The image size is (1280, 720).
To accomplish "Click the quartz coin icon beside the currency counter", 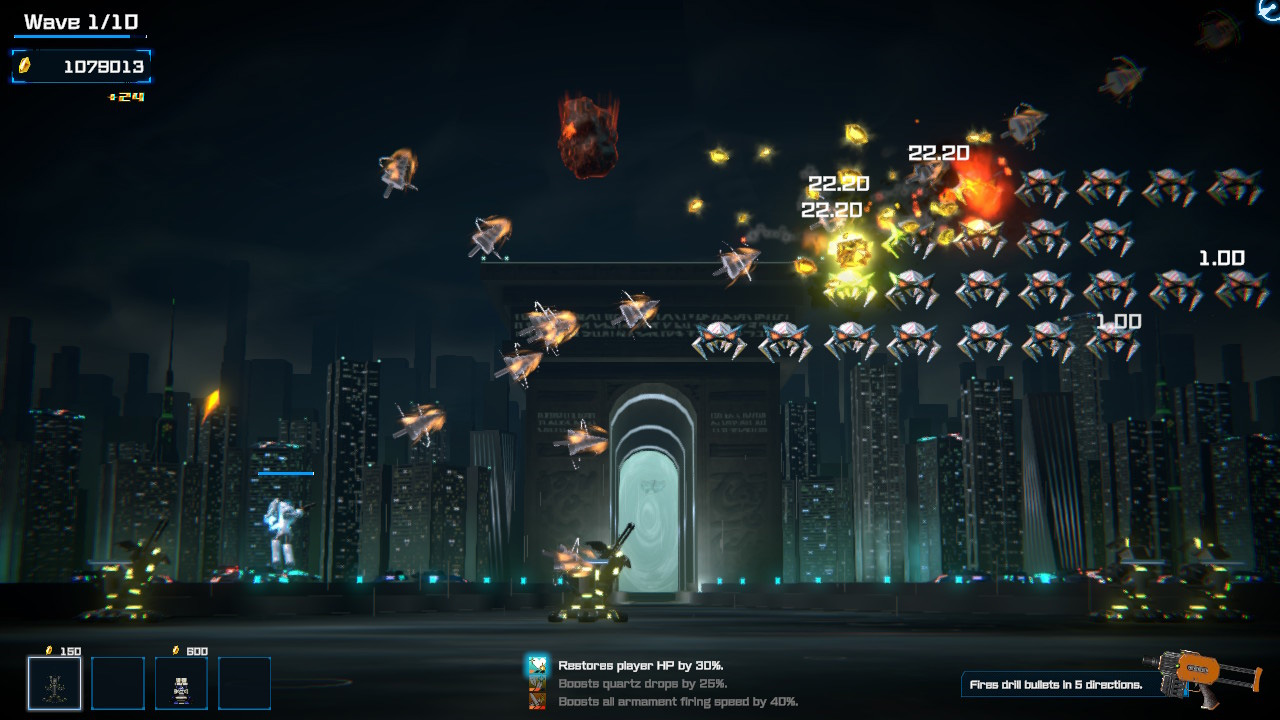I will (24, 66).
